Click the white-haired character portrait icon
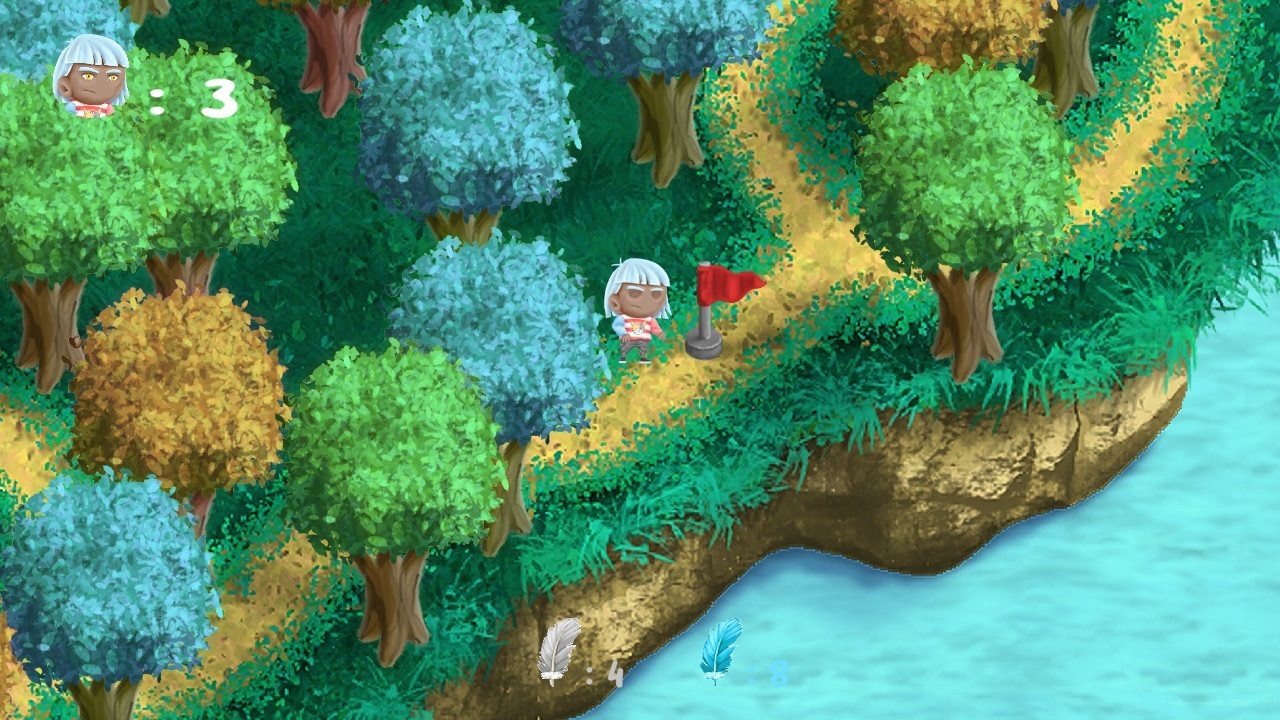 pyautogui.click(x=92, y=80)
